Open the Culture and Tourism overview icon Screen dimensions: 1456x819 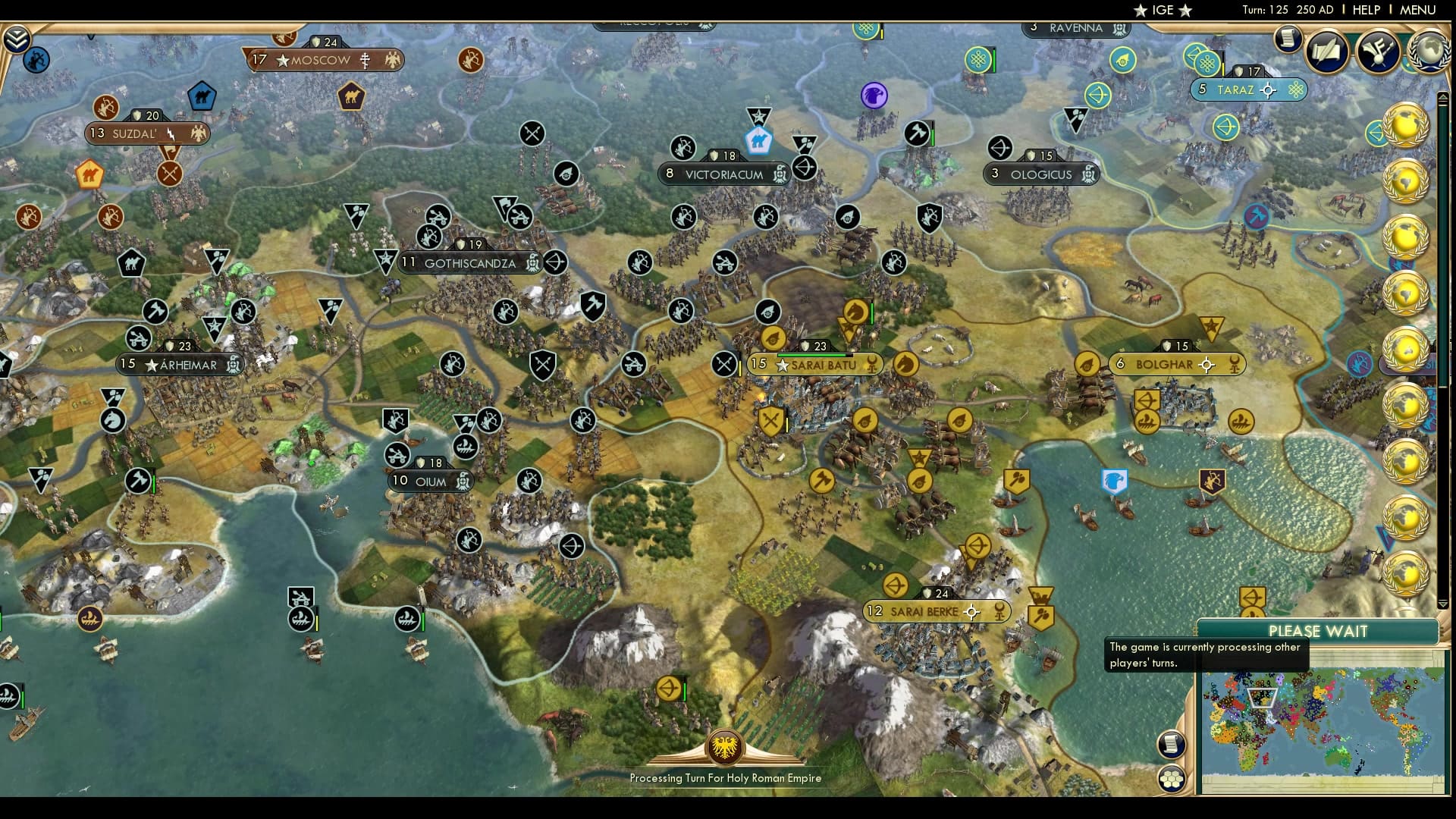pyautogui.click(x=1378, y=52)
